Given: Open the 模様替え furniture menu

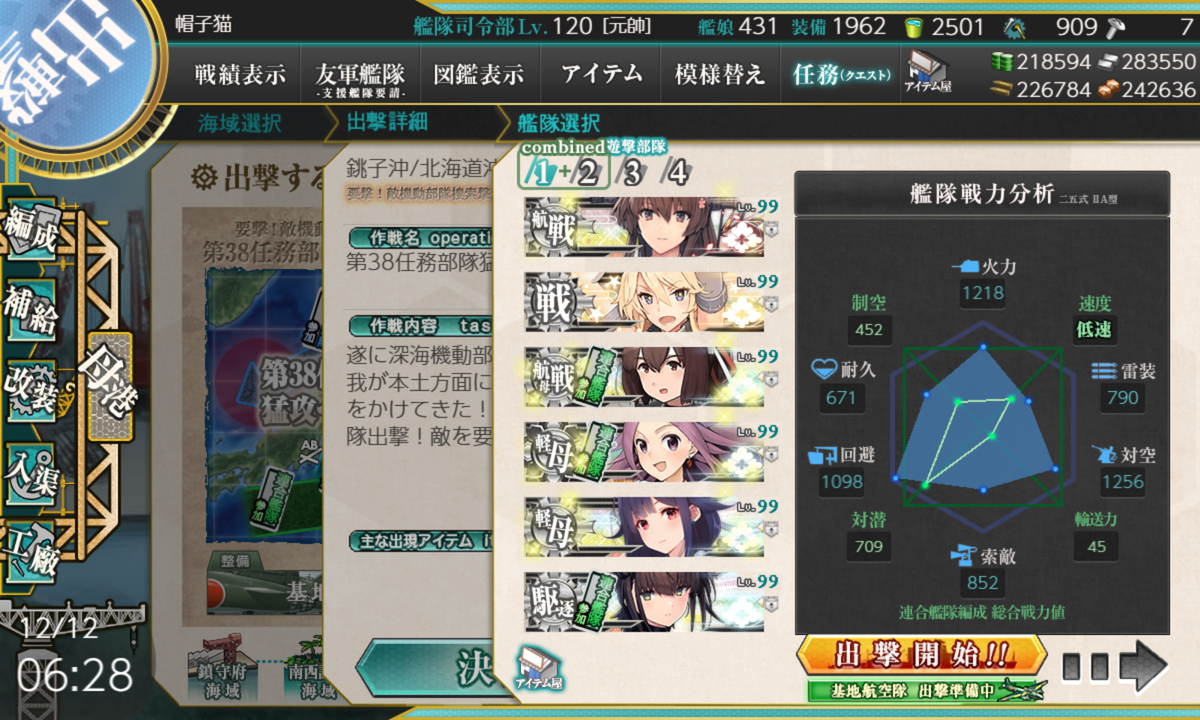Looking at the screenshot, I should coord(719,74).
